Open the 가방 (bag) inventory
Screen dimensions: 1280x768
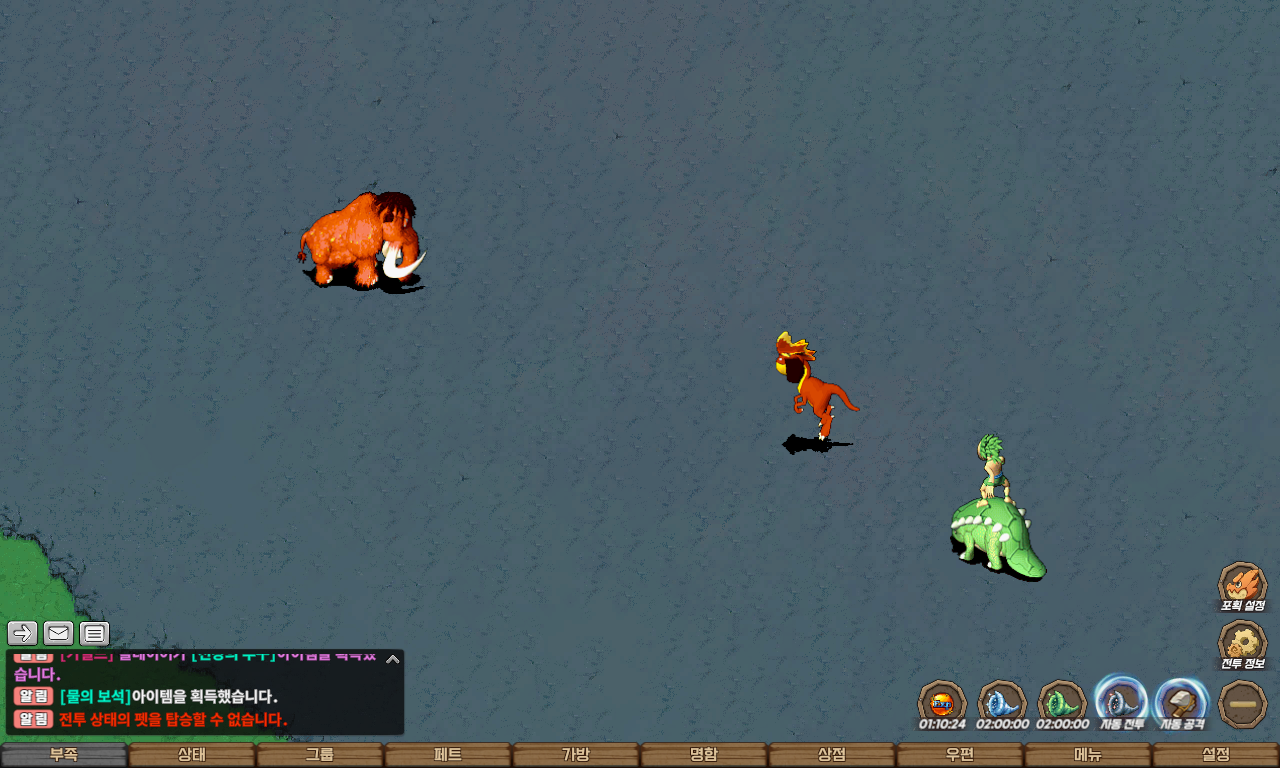(x=576, y=755)
